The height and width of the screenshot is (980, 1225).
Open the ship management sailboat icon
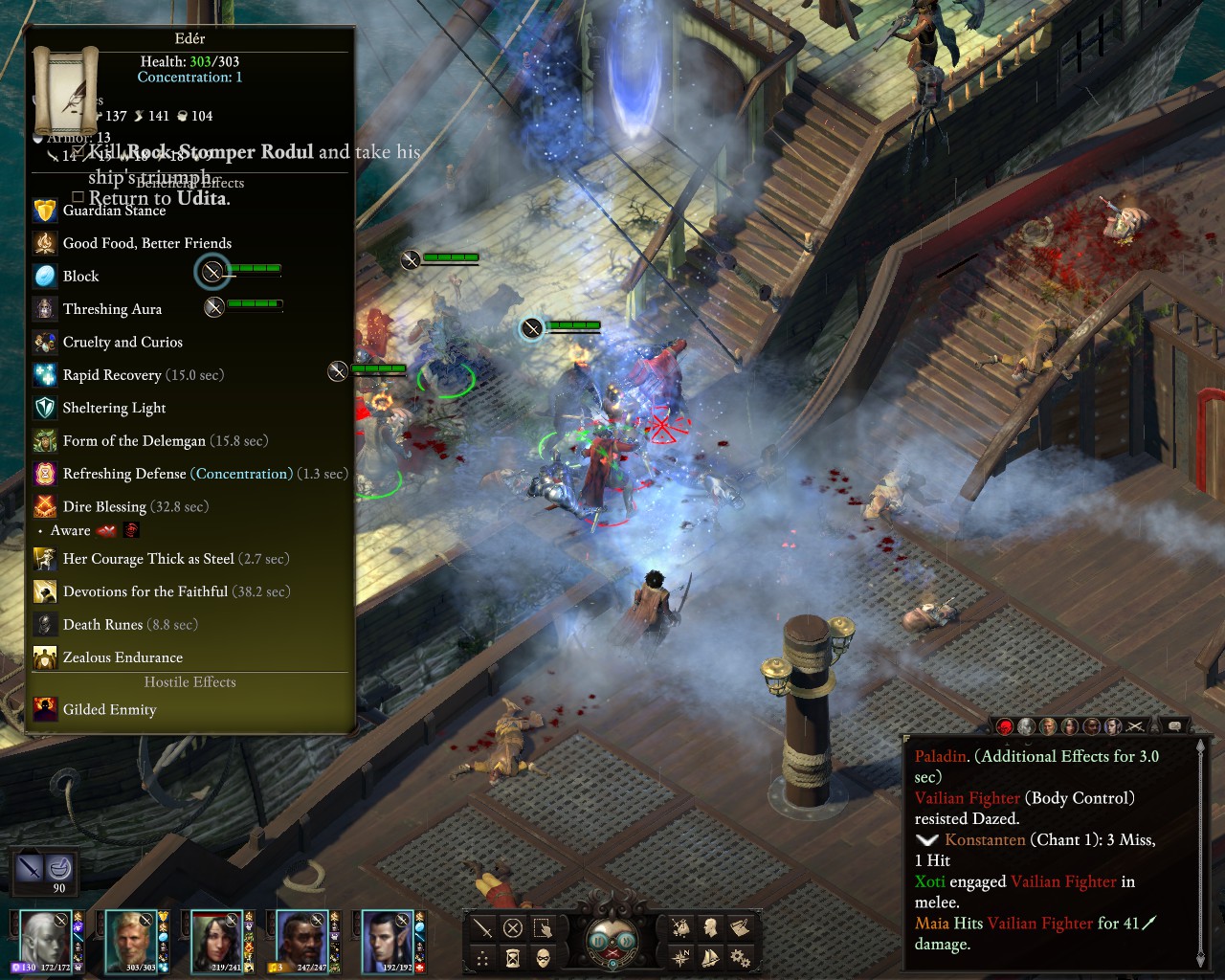tap(710, 958)
